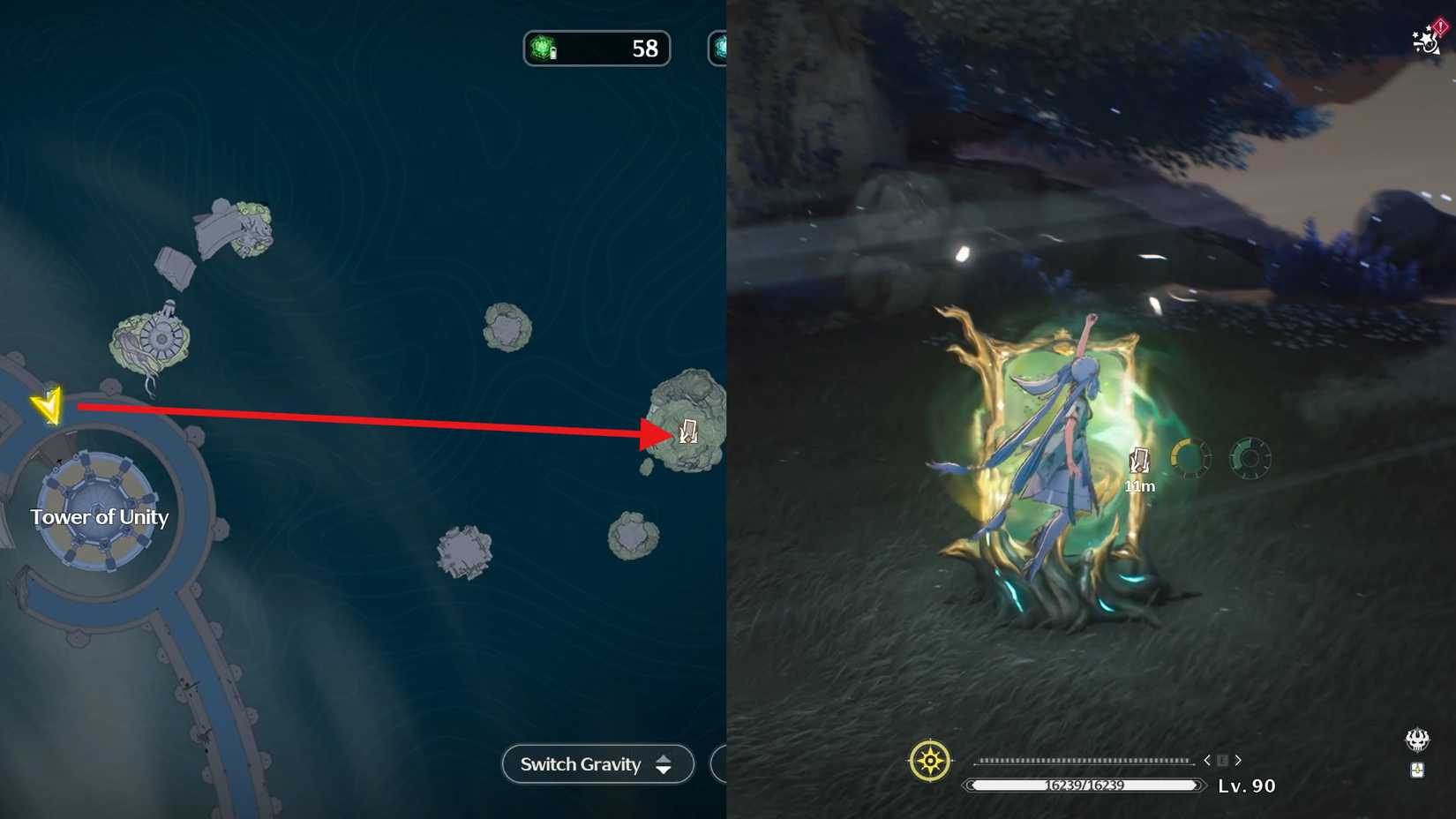This screenshot has height=819, width=1456.
Task: Click the skull enemy-level icon bottom right
Action: (x=1416, y=741)
